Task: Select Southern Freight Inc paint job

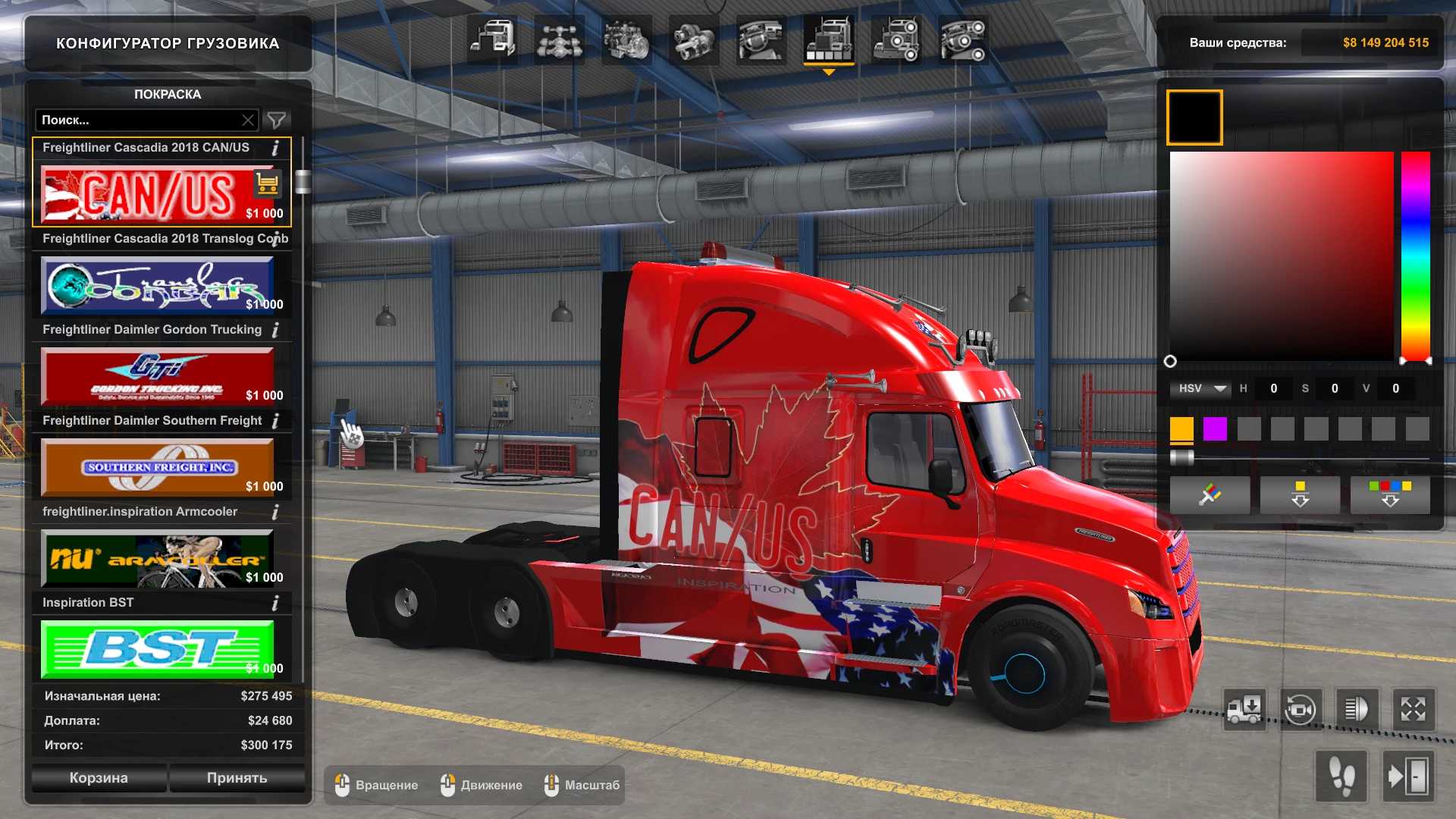Action: (x=157, y=467)
